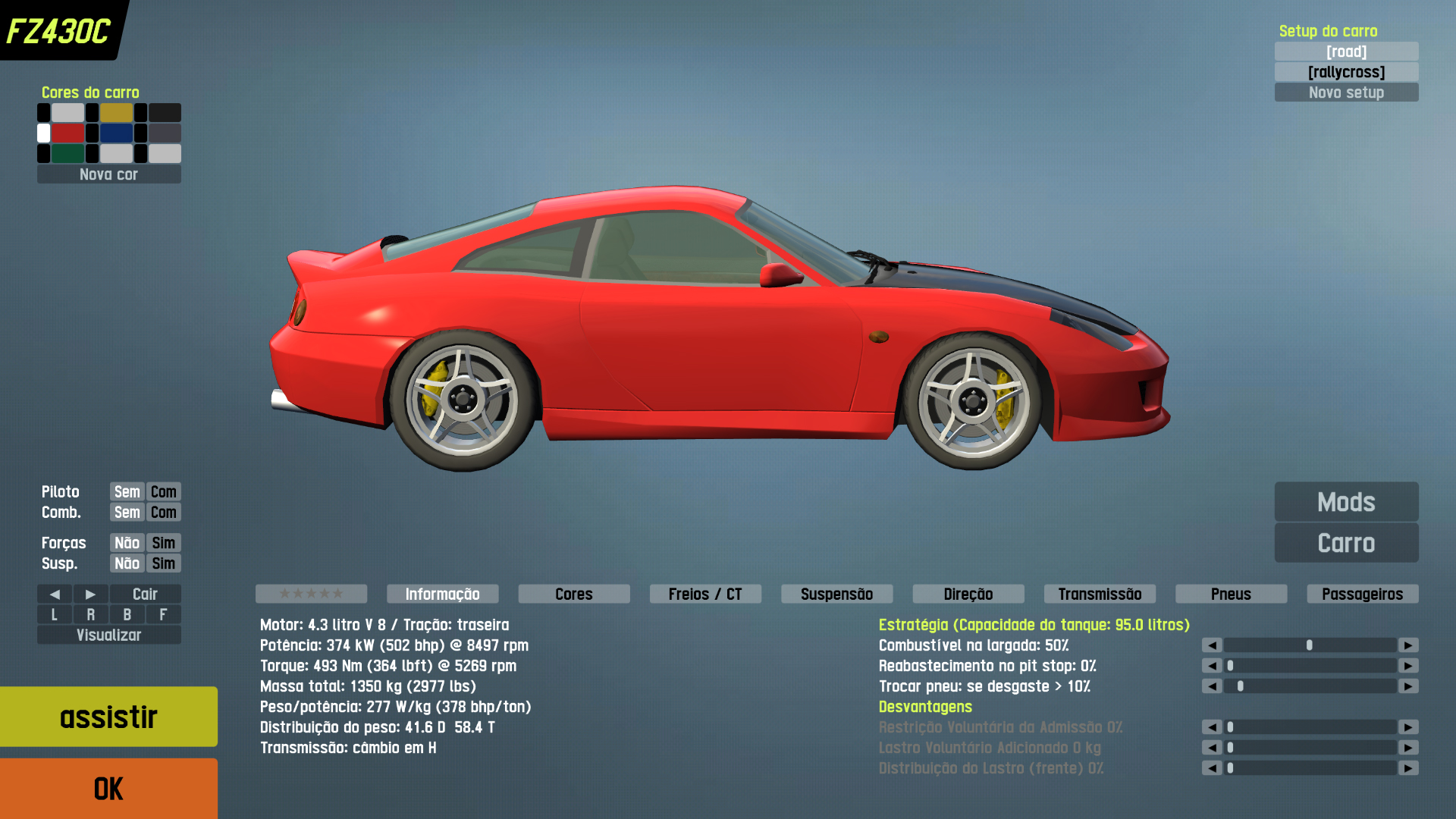Increase Combustível na largada with right arrow

pos(1408,645)
